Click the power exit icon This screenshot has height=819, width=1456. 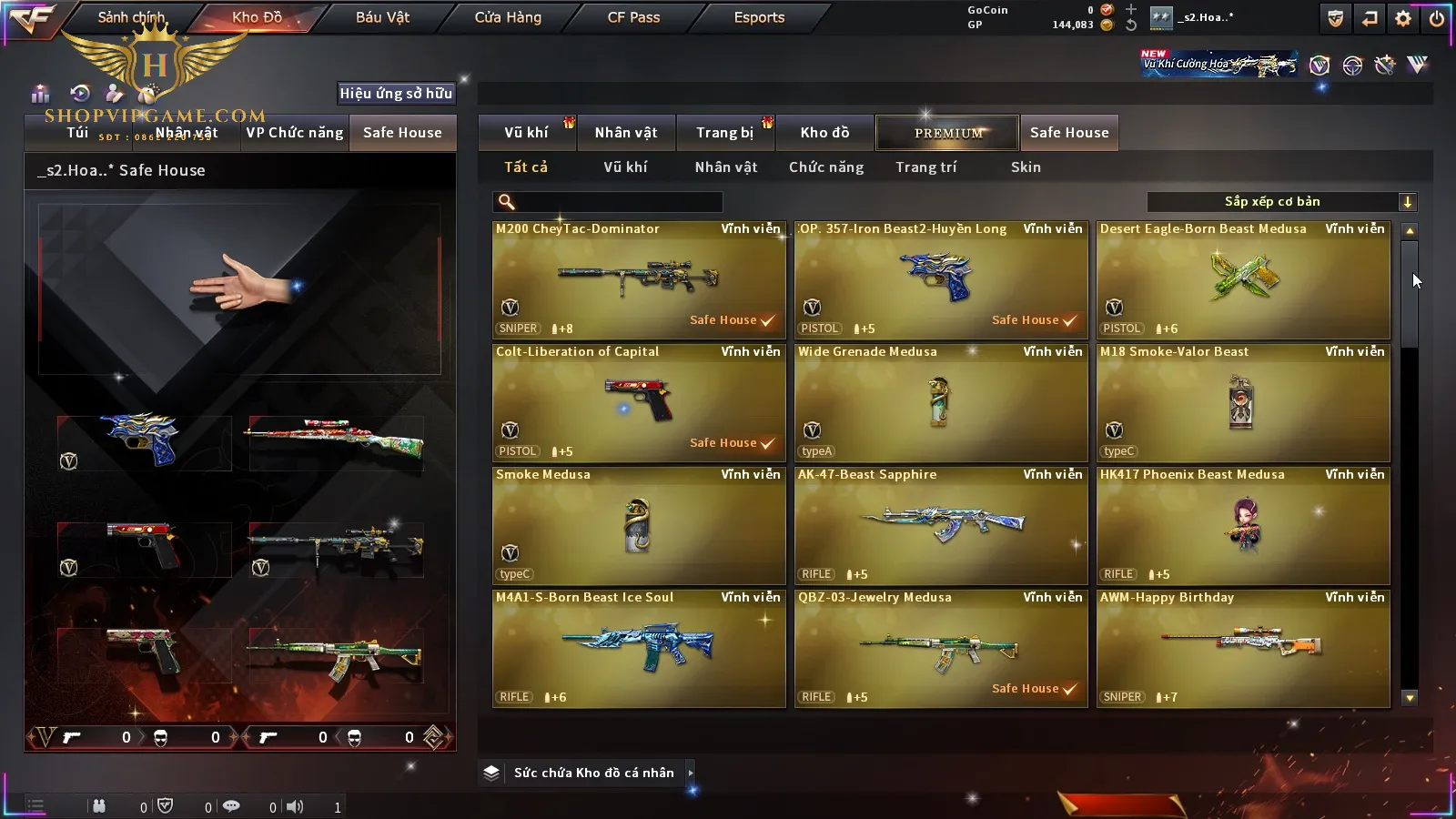click(x=1437, y=18)
